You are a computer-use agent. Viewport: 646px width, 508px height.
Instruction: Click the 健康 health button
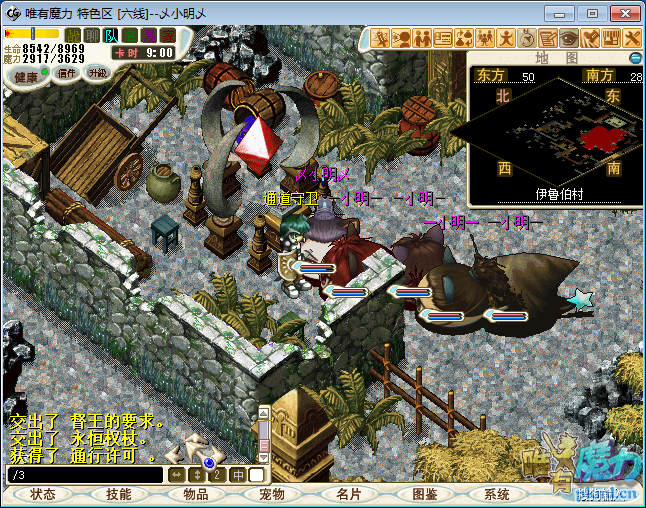(x=27, y=77)
